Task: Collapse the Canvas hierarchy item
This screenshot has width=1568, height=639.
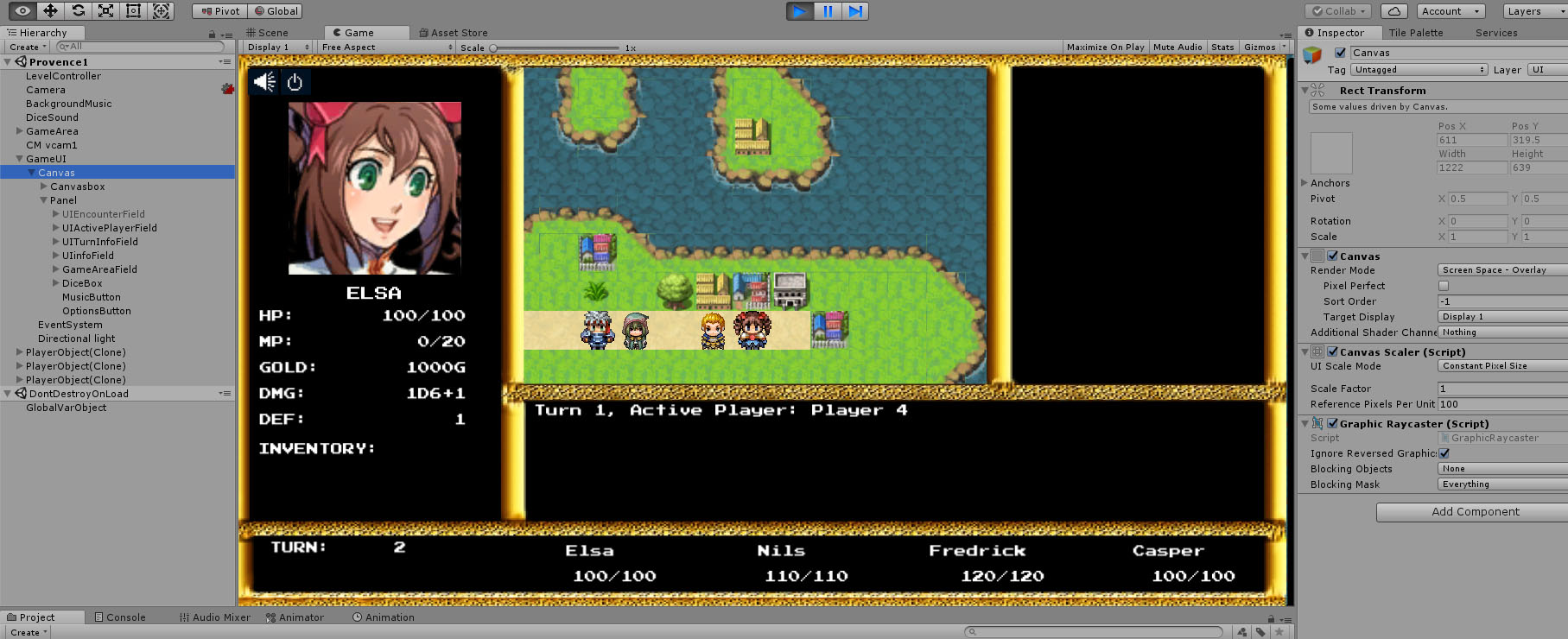Action: tap(31, 172)
